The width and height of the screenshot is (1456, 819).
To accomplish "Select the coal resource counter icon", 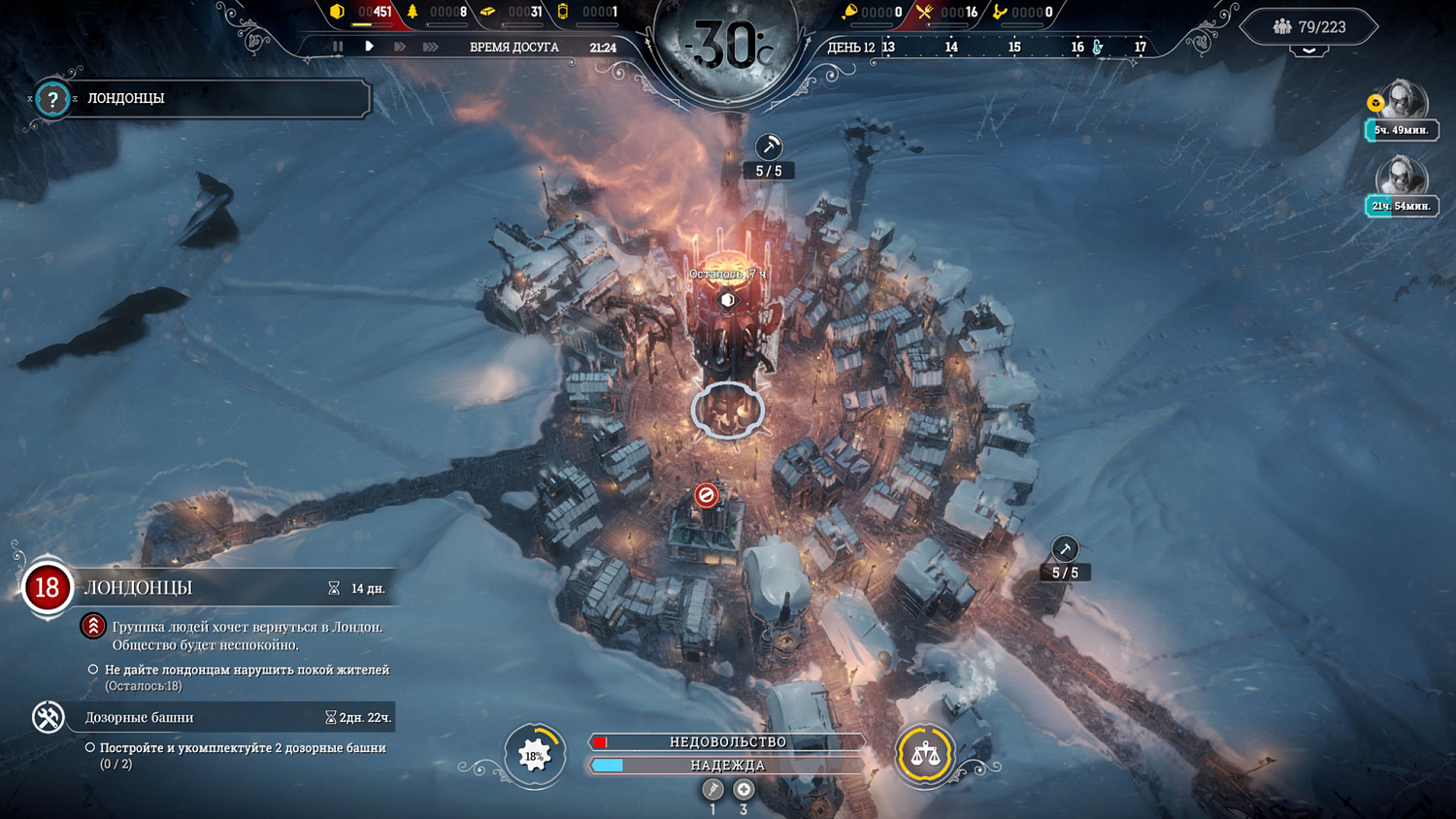I will click(335, 13).
